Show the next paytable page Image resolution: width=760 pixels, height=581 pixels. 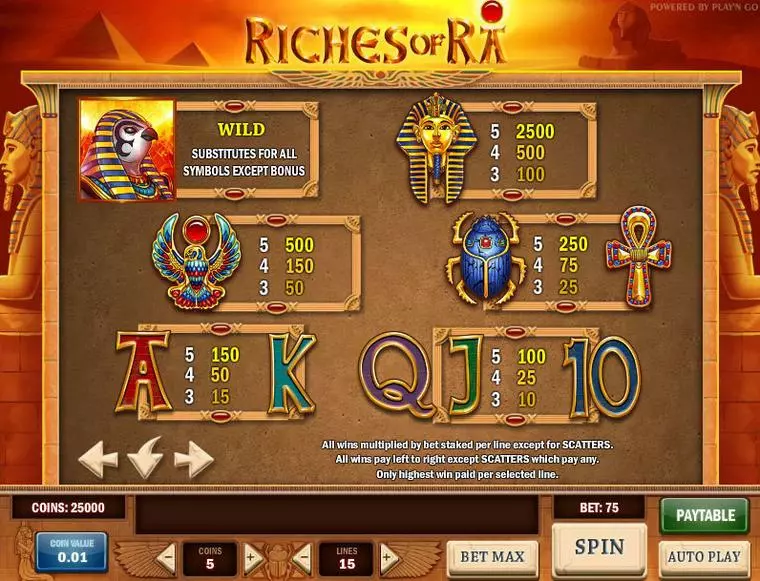pyautogui.click(x=194, y=459)
